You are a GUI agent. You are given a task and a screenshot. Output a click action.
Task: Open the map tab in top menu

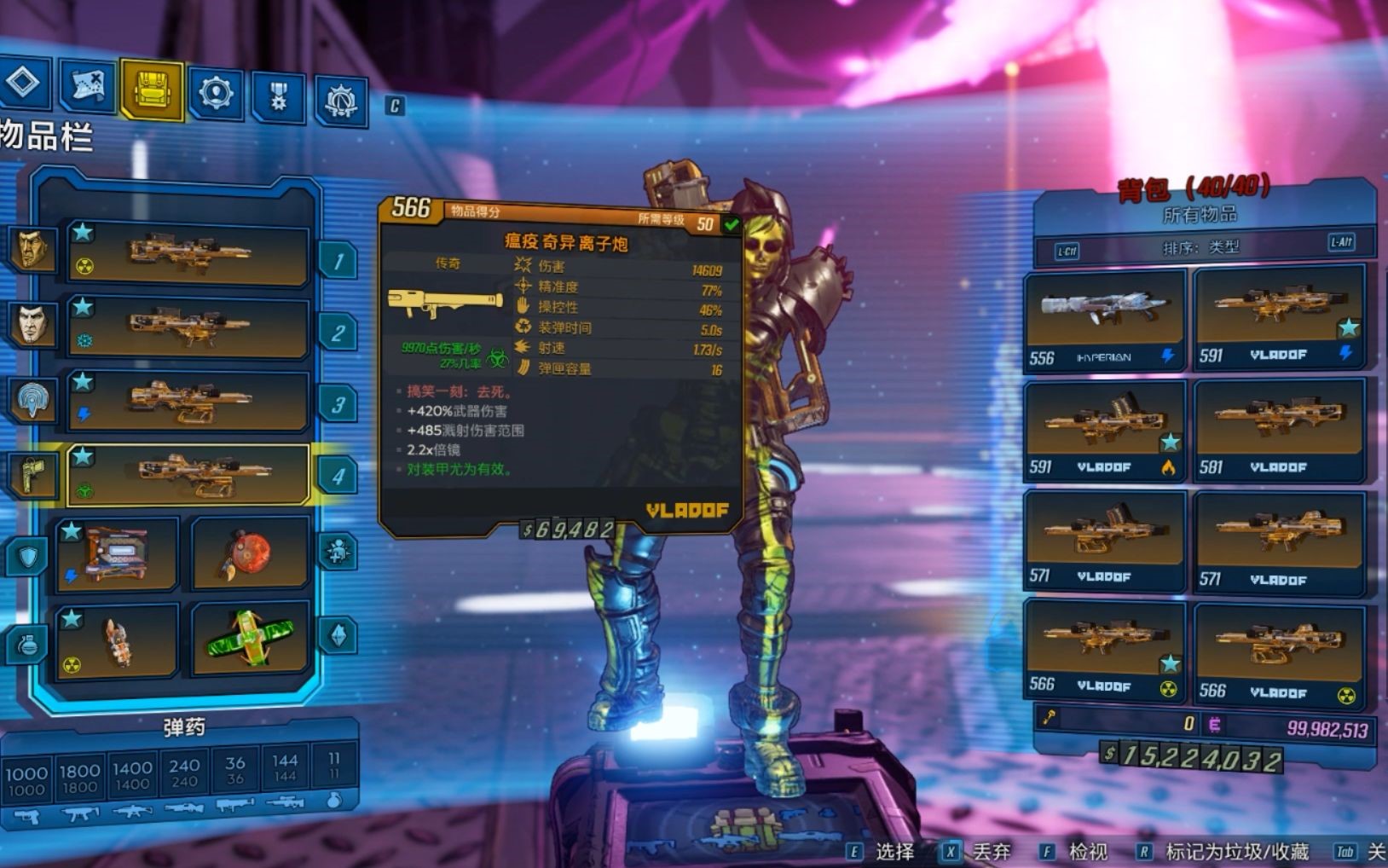[88, 86]
